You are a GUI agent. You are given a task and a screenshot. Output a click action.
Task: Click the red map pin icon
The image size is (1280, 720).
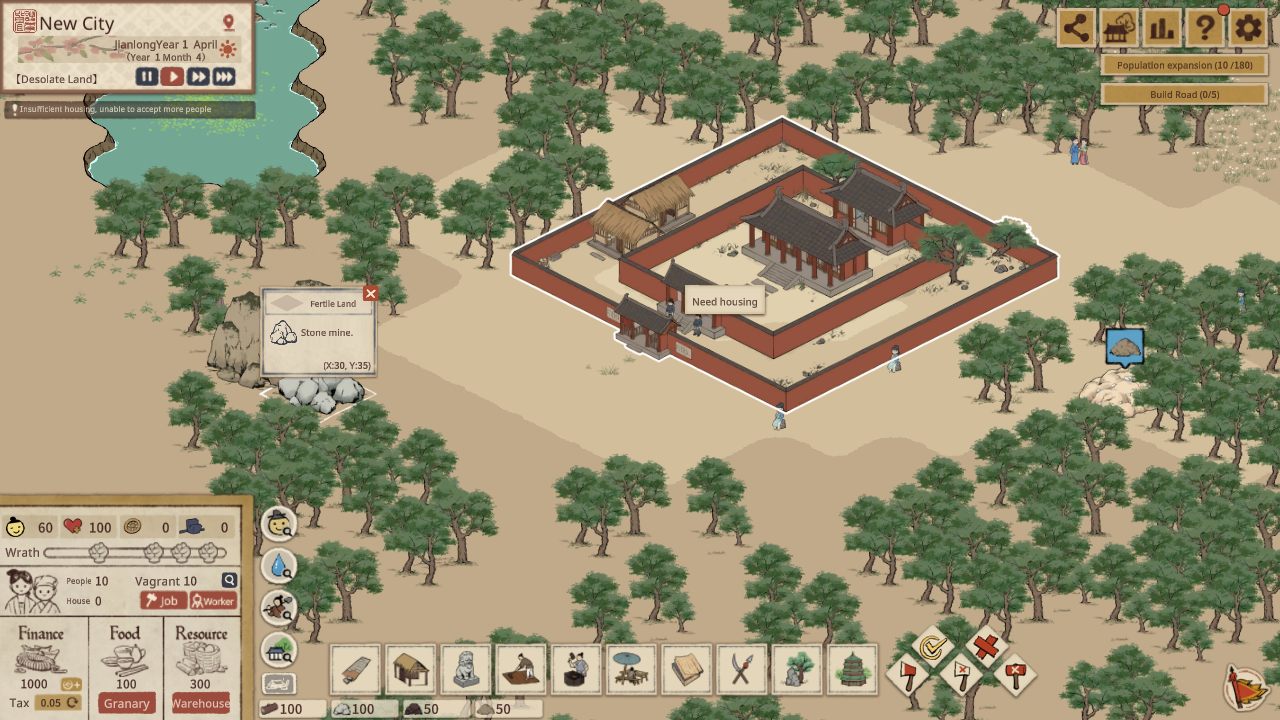tap(228, 23)
